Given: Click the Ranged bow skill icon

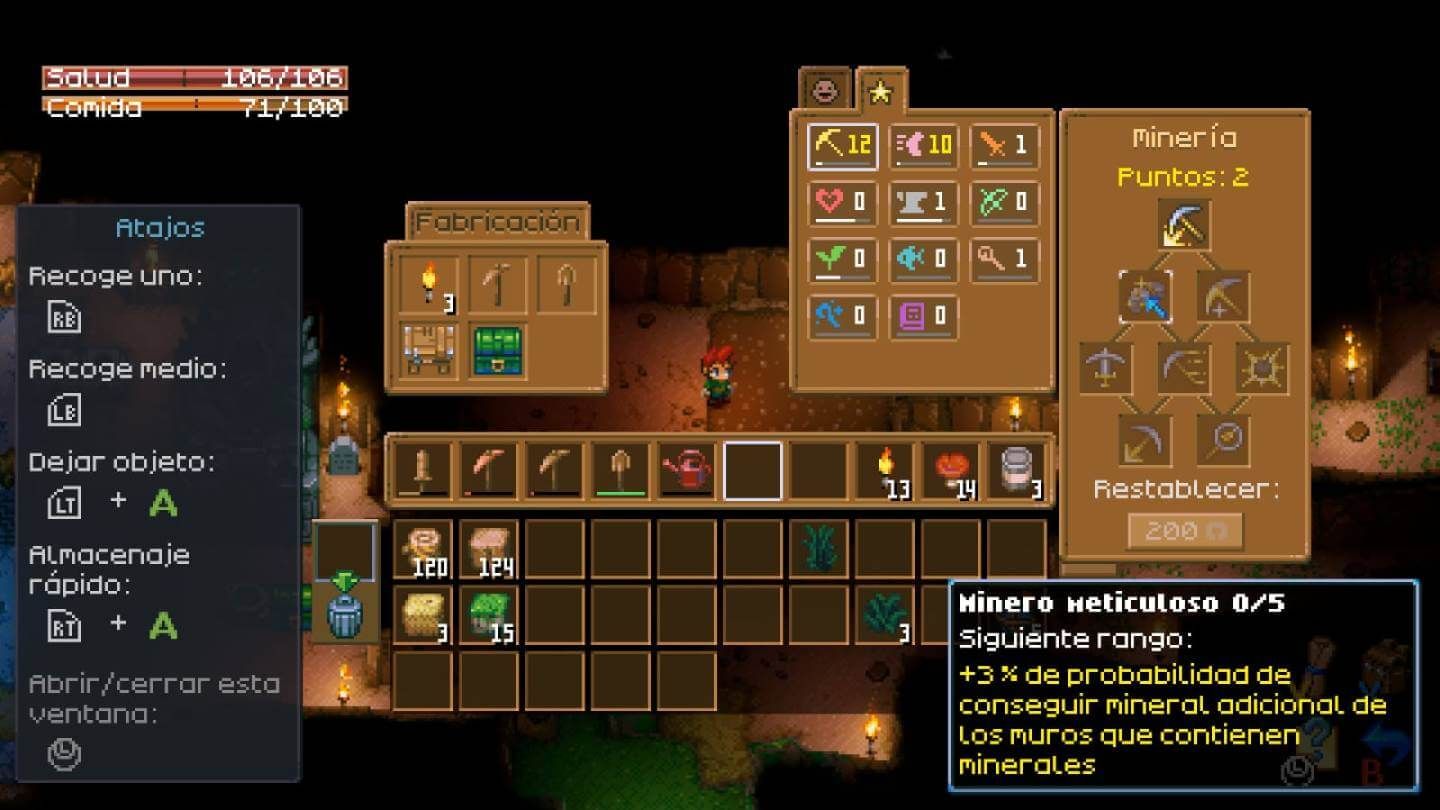Looking at the screenshot, I should [x=1005, y=204].
